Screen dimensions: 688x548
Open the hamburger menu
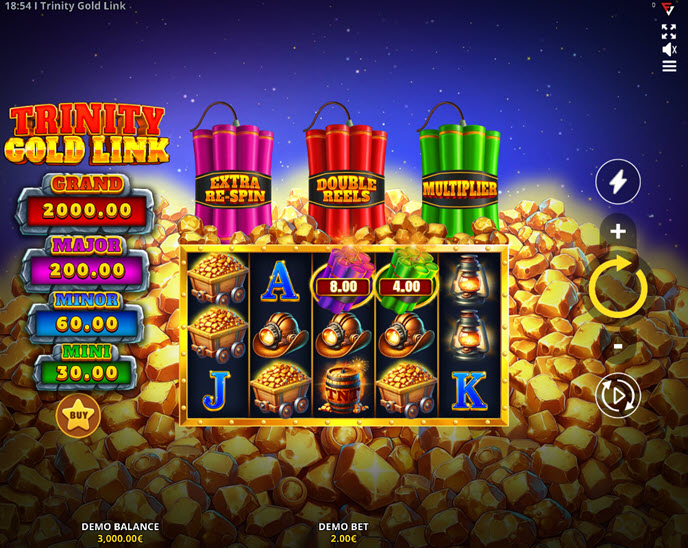tap(669, 66)
